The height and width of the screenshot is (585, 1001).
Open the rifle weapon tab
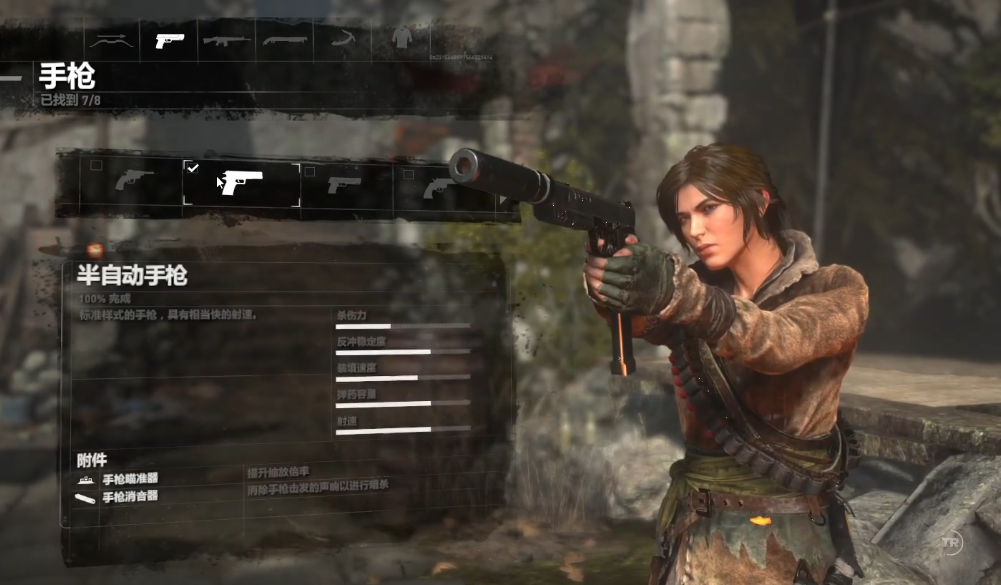[x=227, y=41]
